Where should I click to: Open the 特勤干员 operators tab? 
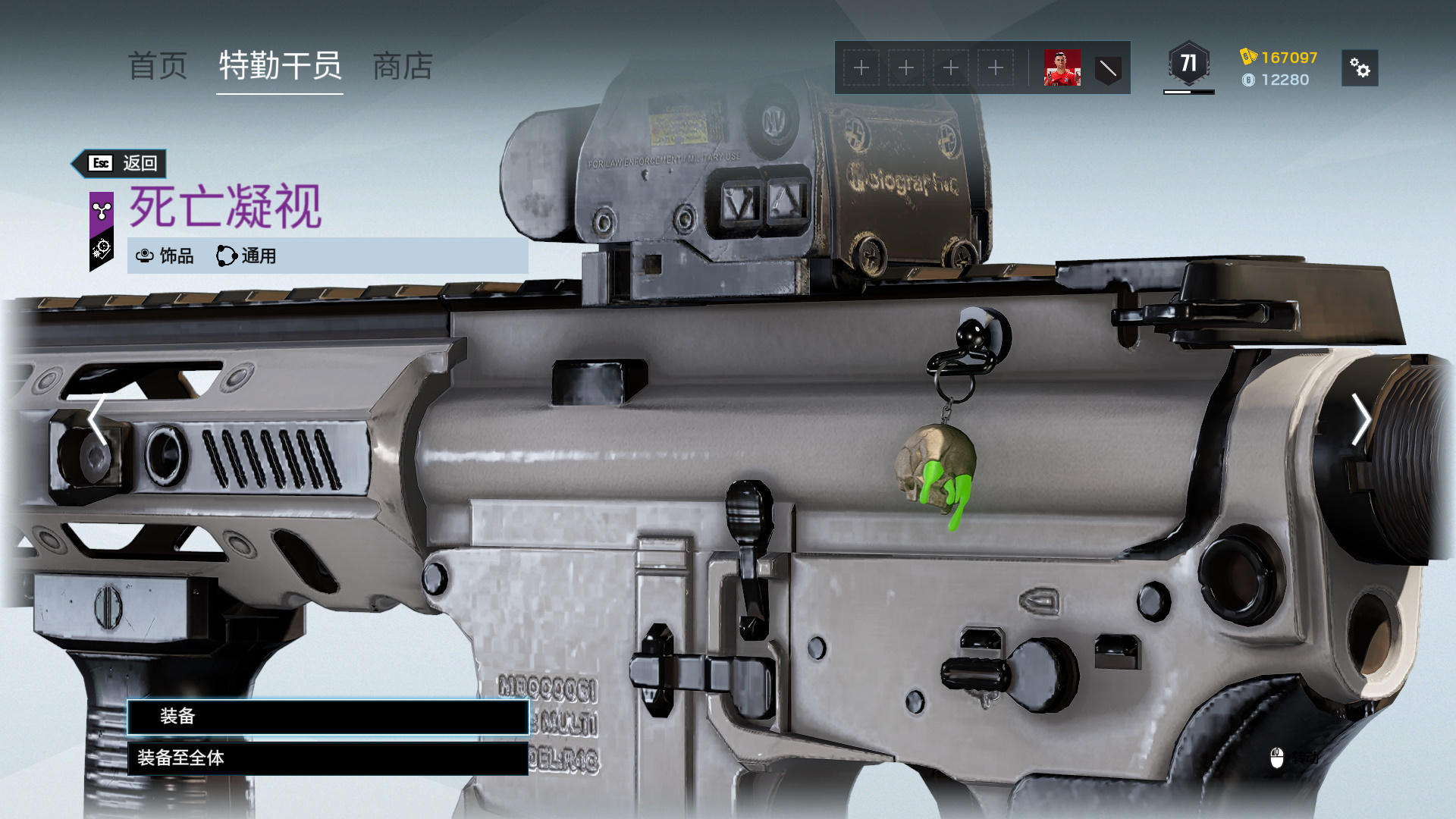click(280, 67)
